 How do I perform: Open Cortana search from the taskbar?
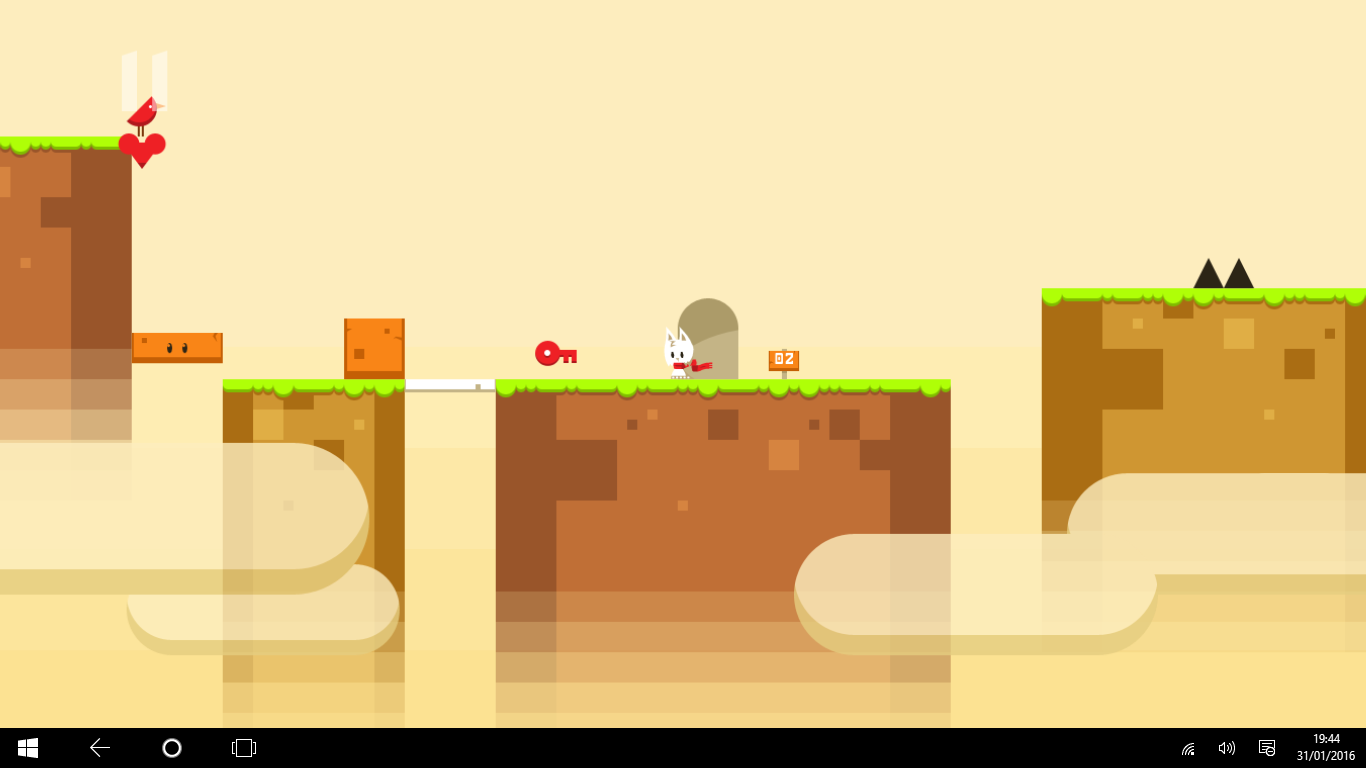tap(171, 747)
